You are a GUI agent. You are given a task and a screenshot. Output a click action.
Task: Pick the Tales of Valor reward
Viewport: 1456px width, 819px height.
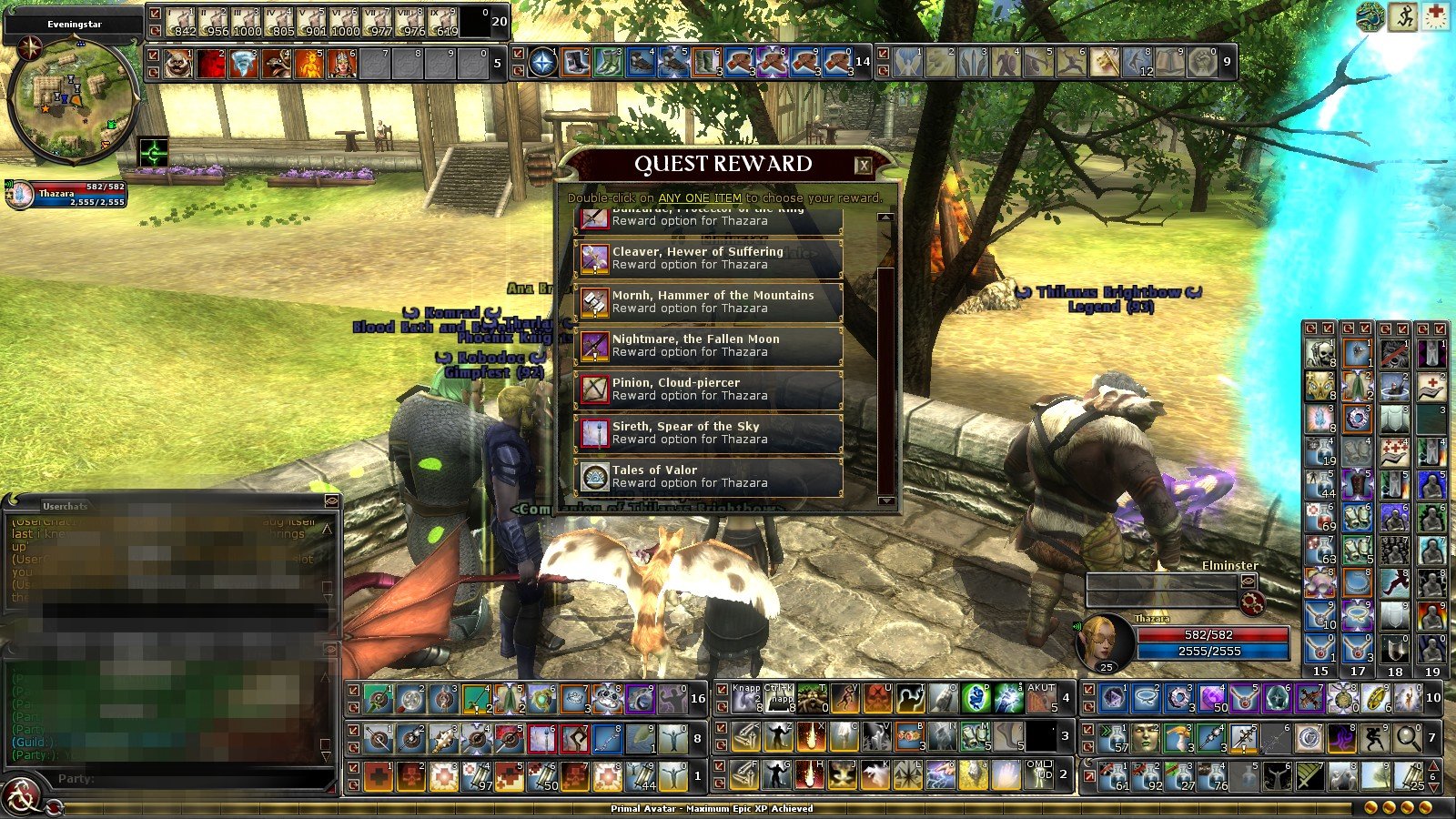tap(708, 477)
